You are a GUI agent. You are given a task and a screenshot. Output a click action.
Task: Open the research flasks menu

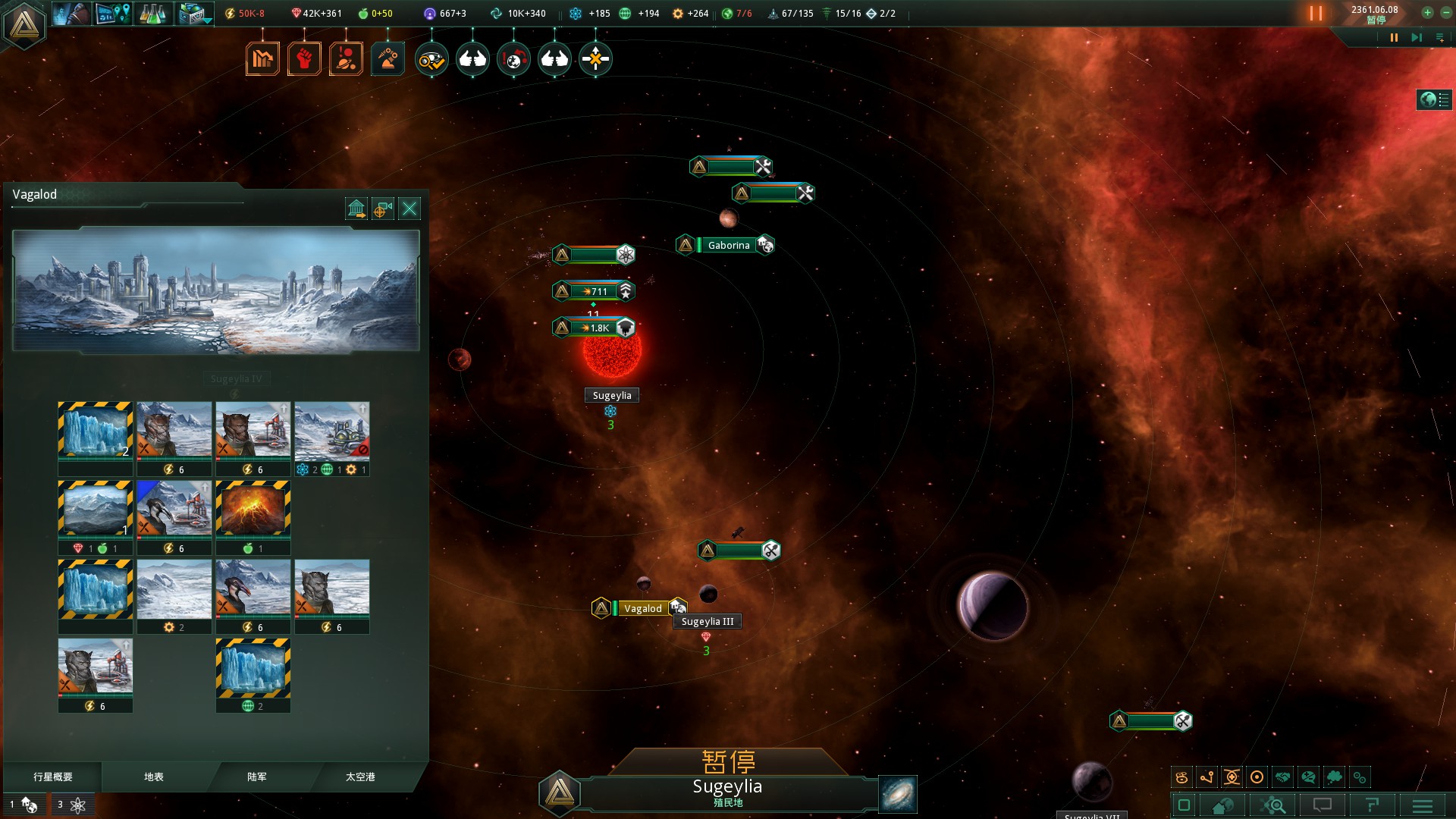point(153,14)
